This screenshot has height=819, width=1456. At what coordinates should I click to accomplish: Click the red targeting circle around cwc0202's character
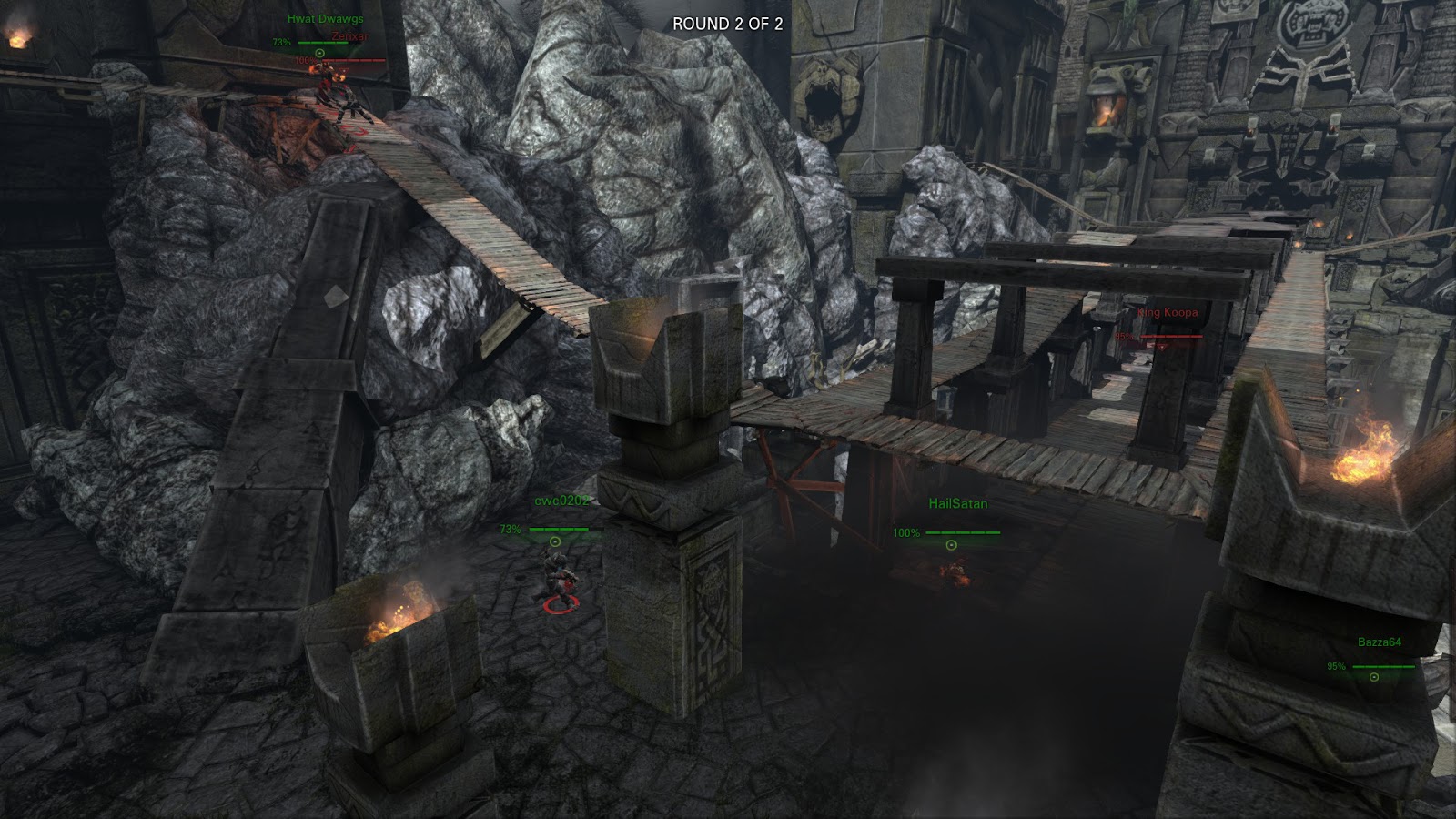coord(561,605)
